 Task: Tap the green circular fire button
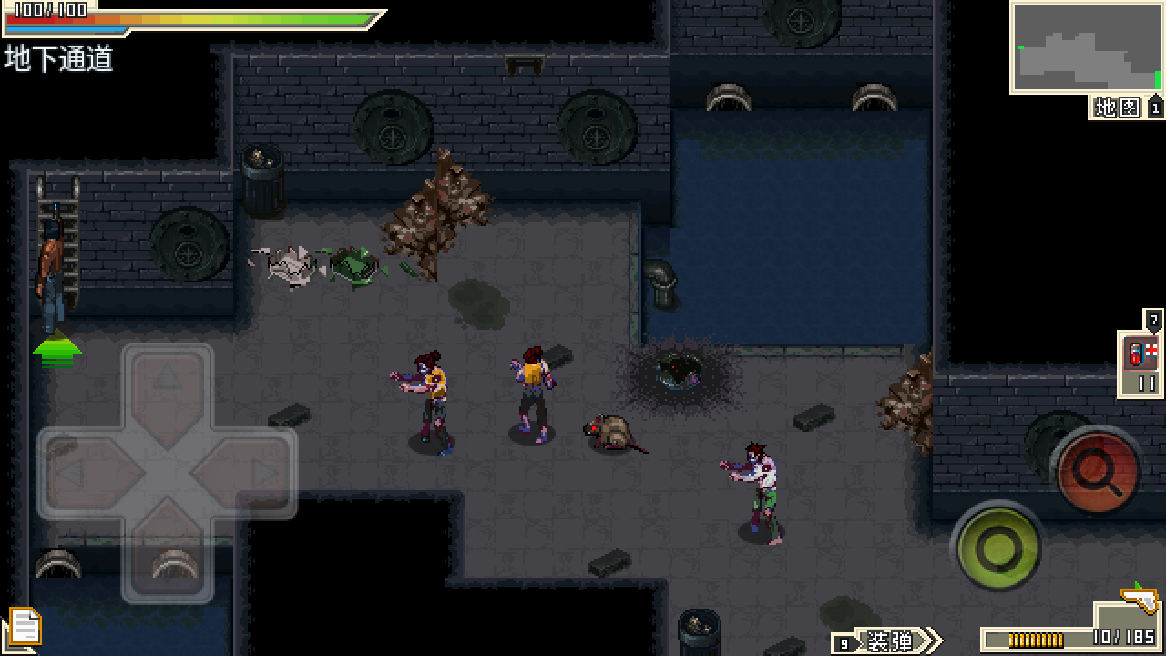[996, 546]
